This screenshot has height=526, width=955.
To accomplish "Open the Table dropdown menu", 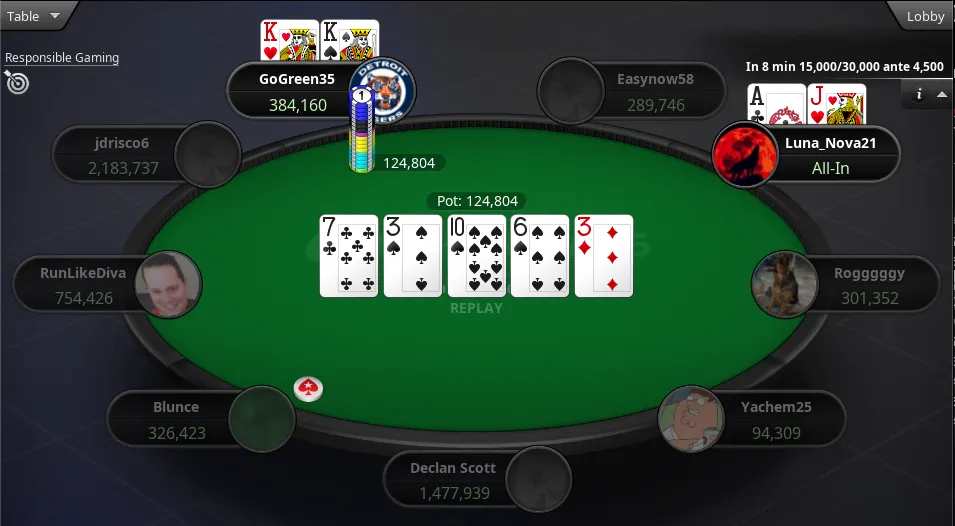I will [x=34, y=16].
